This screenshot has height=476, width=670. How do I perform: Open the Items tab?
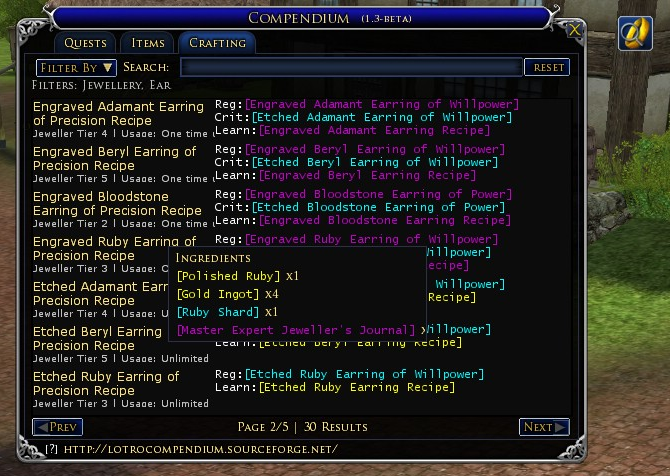[x=147, y=43]
